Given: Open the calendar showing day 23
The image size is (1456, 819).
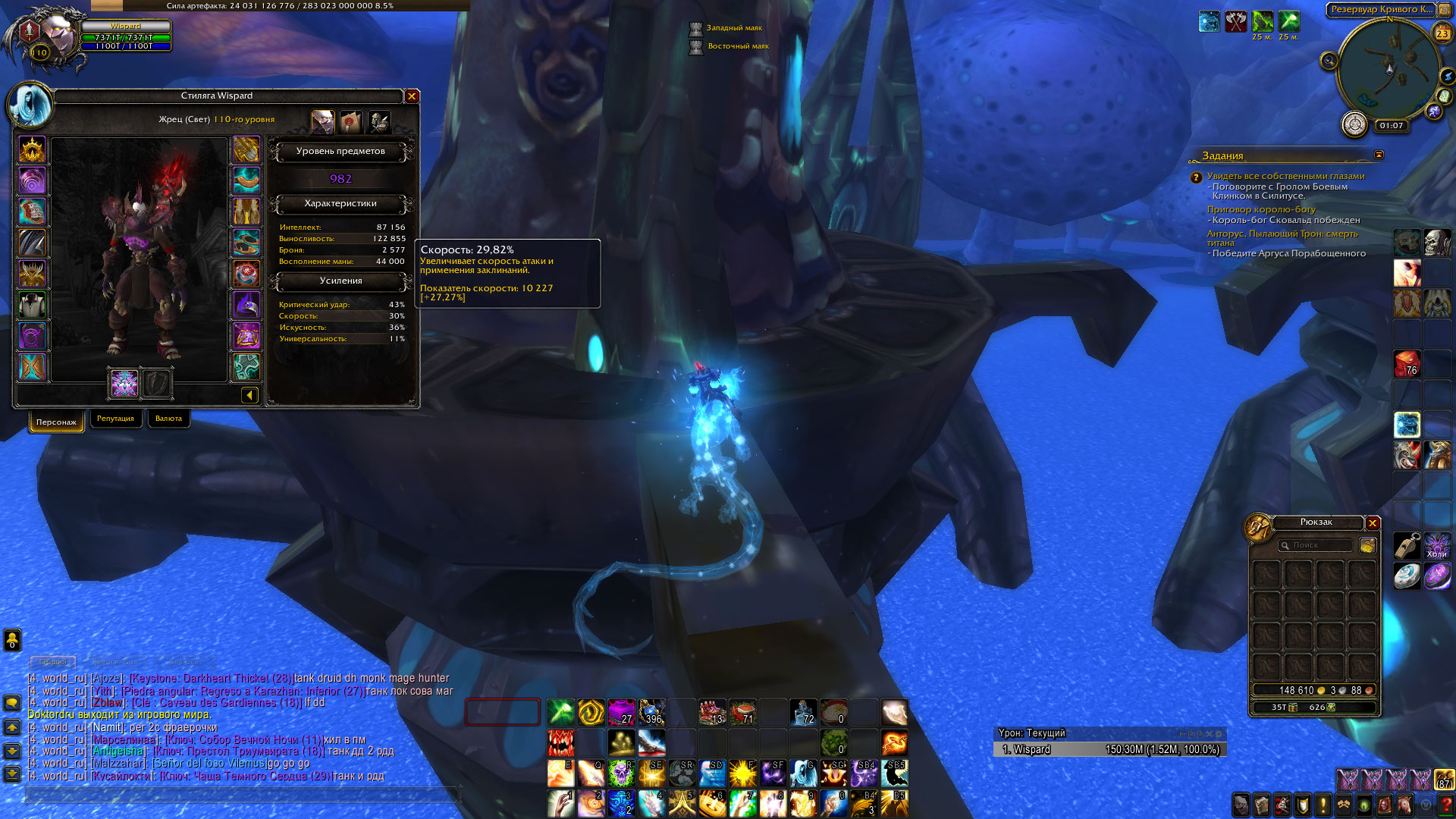Looking at the screenshot, I should (1442, 33).
